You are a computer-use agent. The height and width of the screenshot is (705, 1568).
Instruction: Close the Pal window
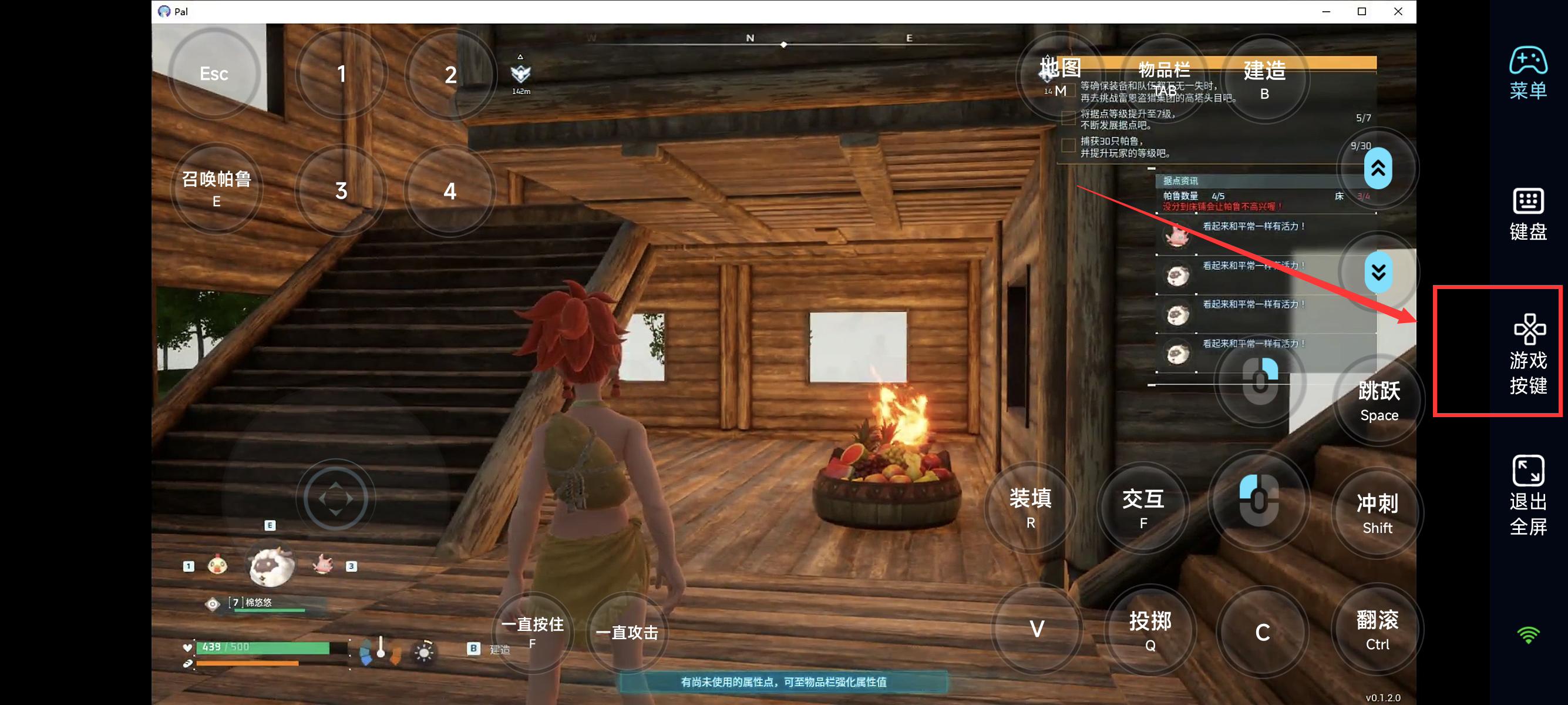[x=1398, y=12]
